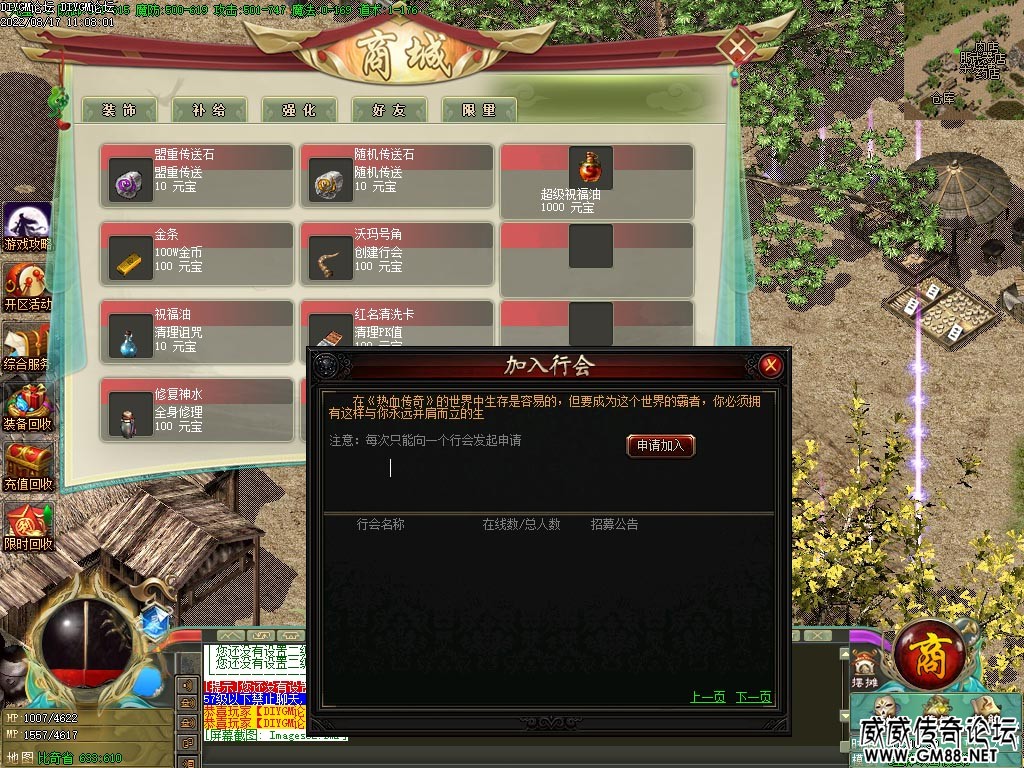The width and height of the screenshot is (1024, 768).
Task: Select the 强化 enhancement tab
Action: coord(298,110)
